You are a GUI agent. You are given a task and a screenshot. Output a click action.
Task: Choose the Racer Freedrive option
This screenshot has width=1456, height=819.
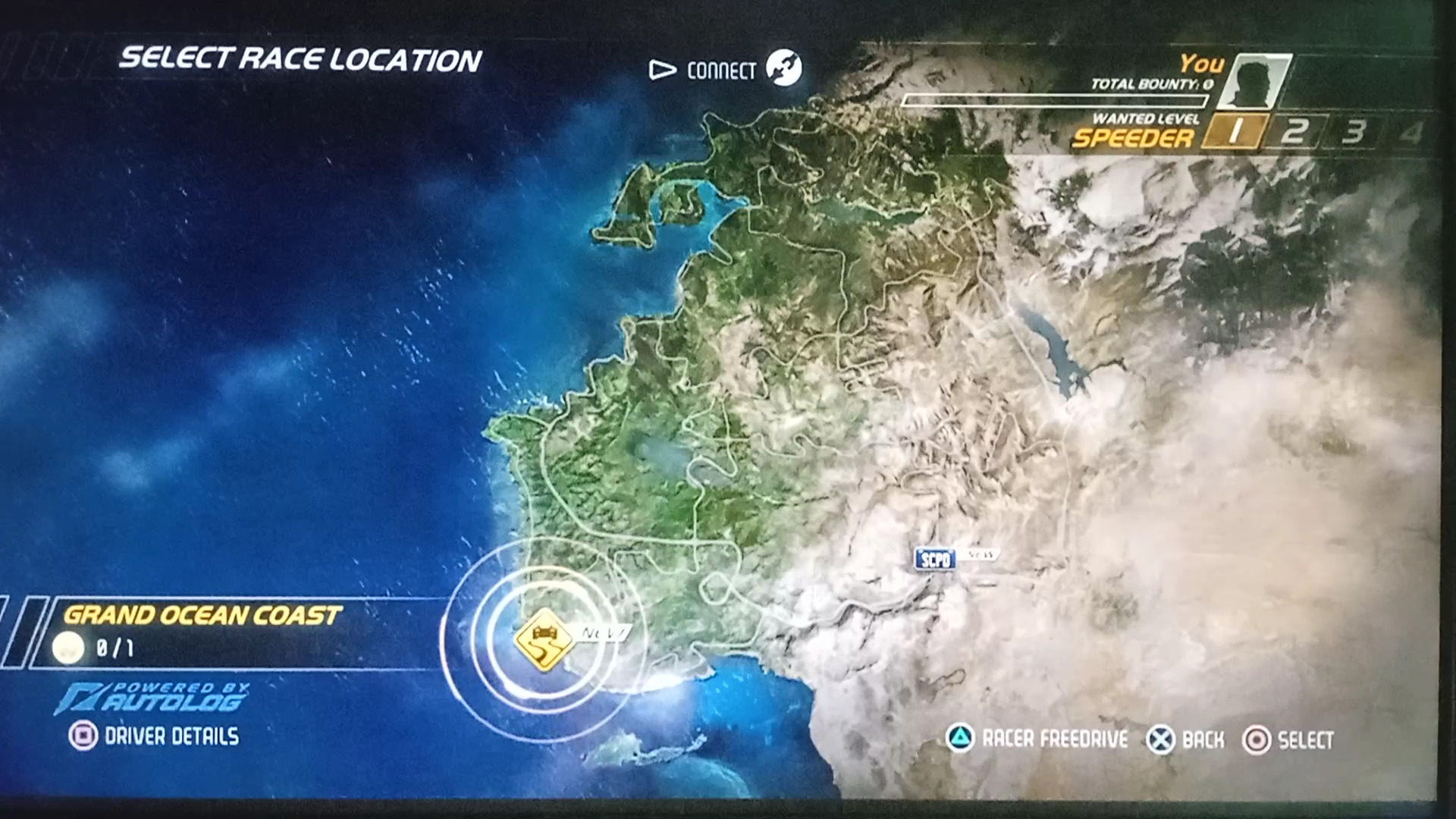(1037, 739)
